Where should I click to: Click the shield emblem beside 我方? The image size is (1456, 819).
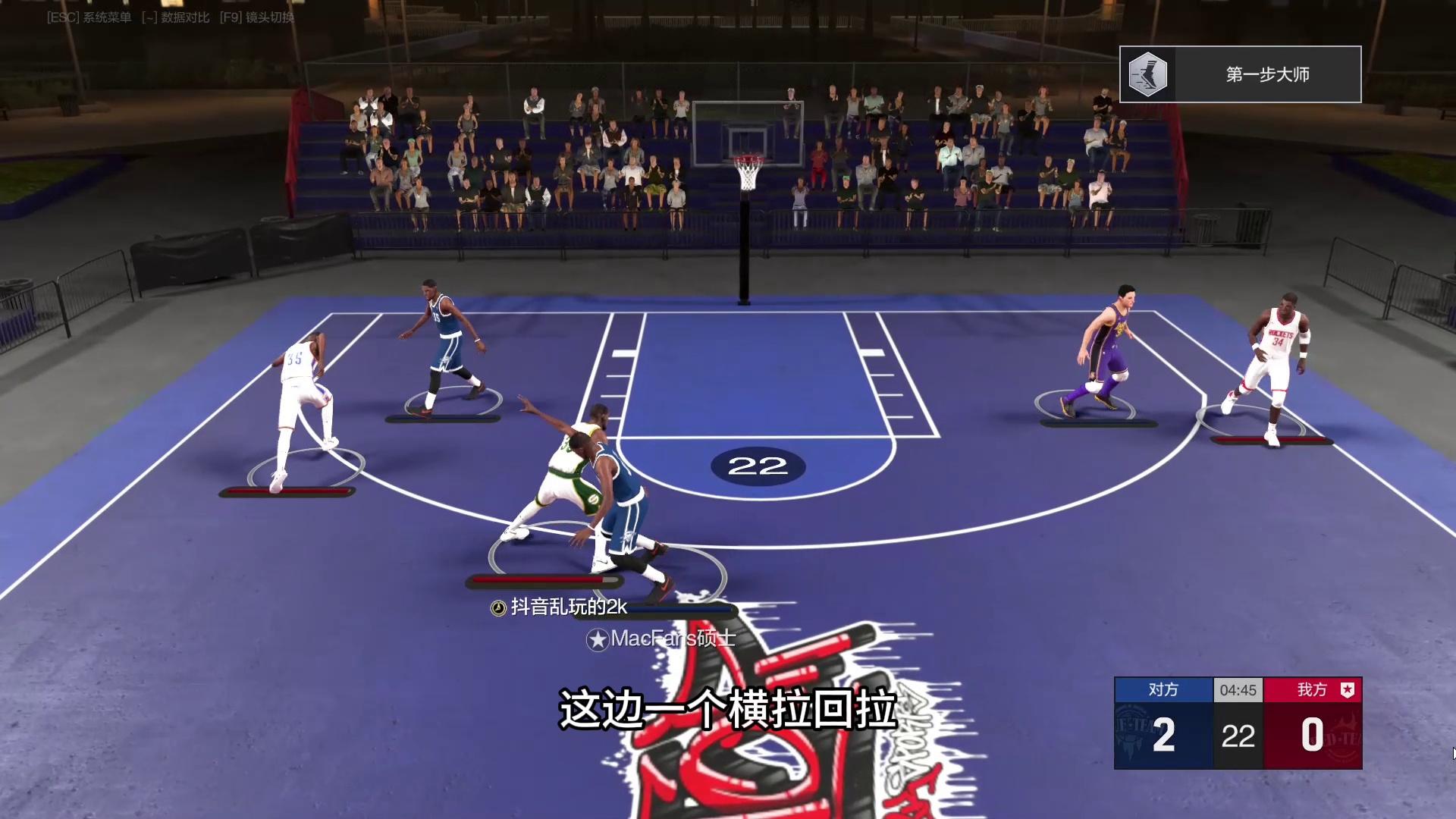(1347, 689)
